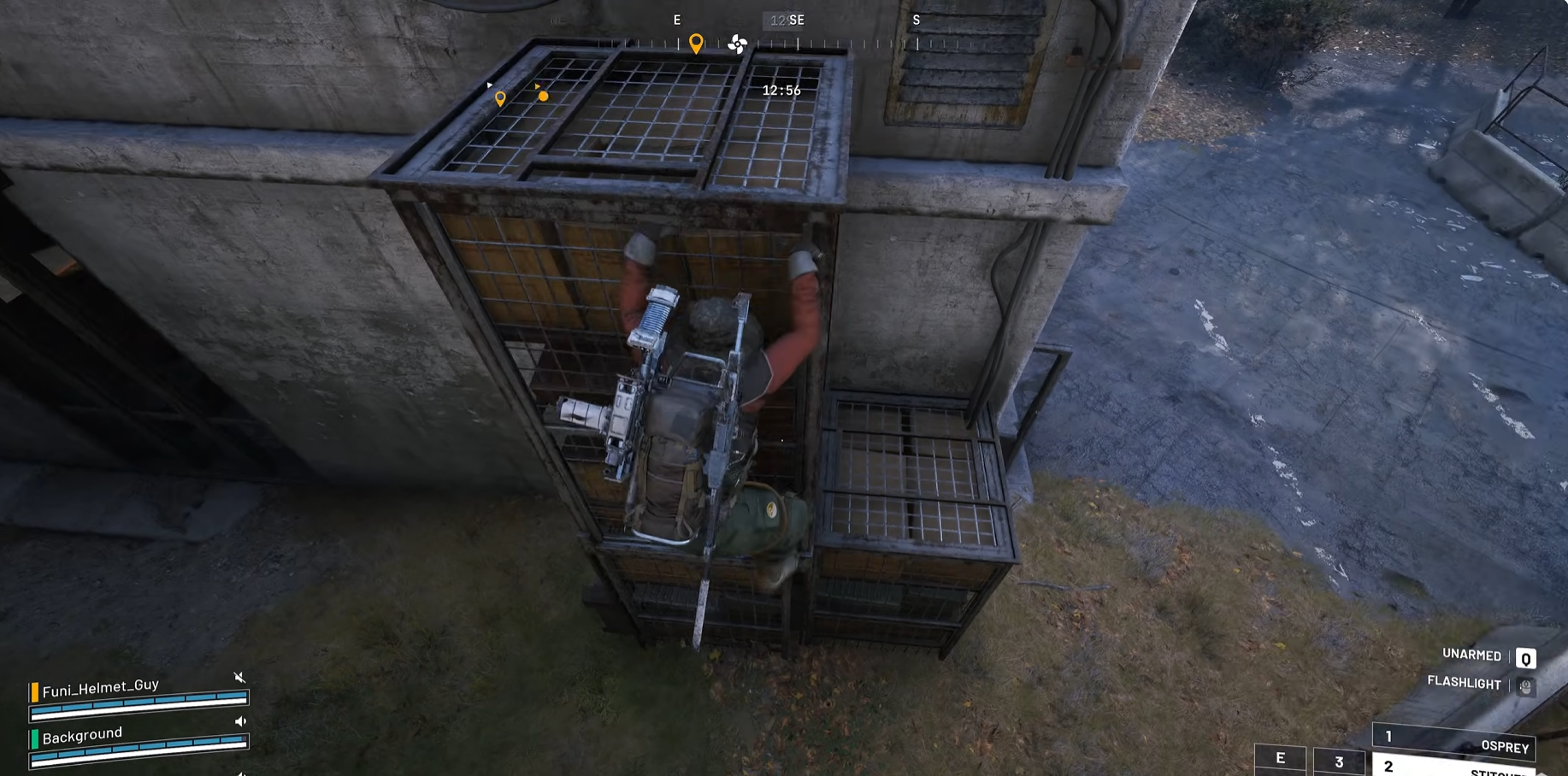Click the white fan icon on compass
This screenshot has height=776, width=1568.
click(737, 44)
